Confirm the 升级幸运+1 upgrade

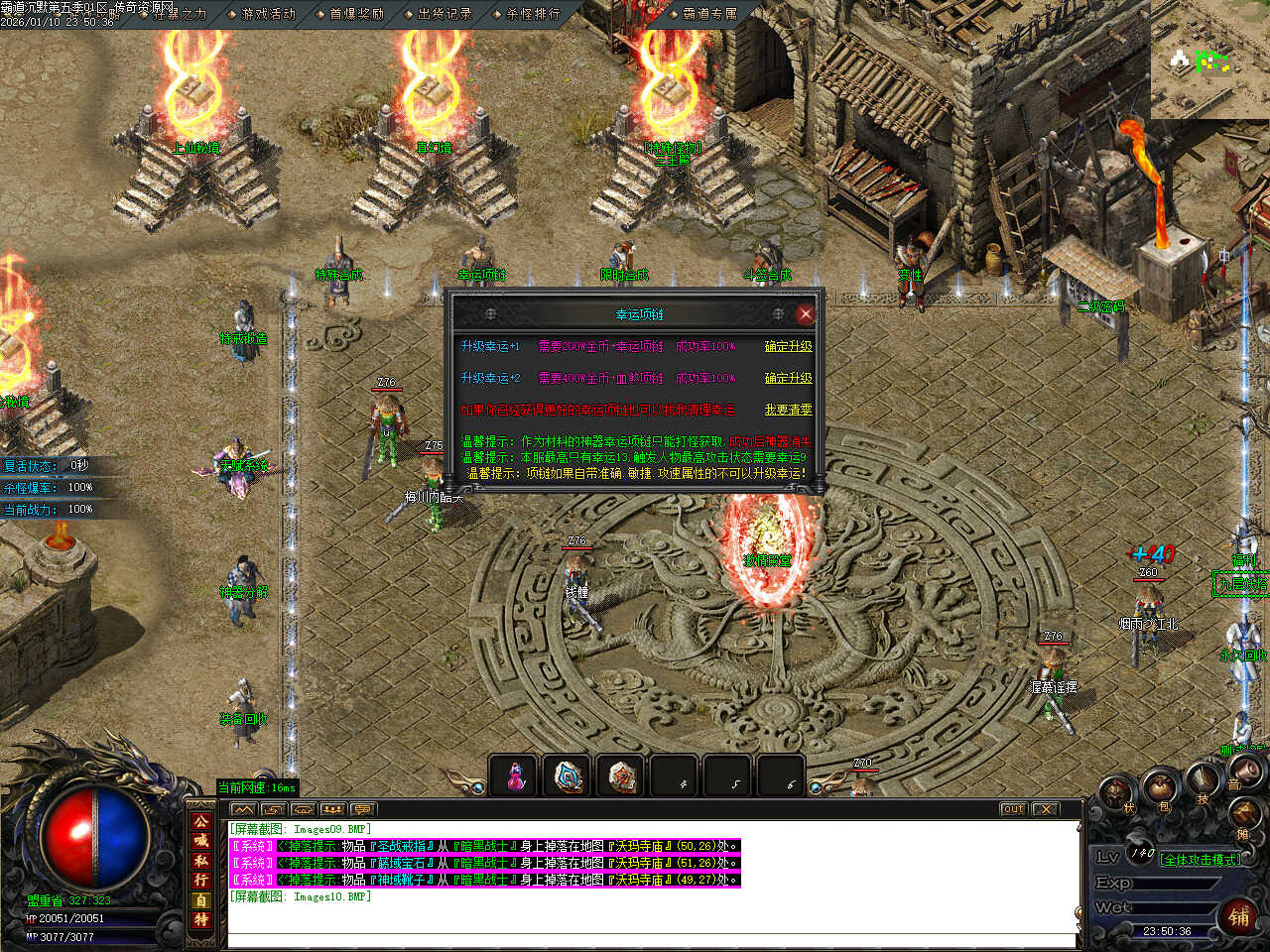point(788,346)
